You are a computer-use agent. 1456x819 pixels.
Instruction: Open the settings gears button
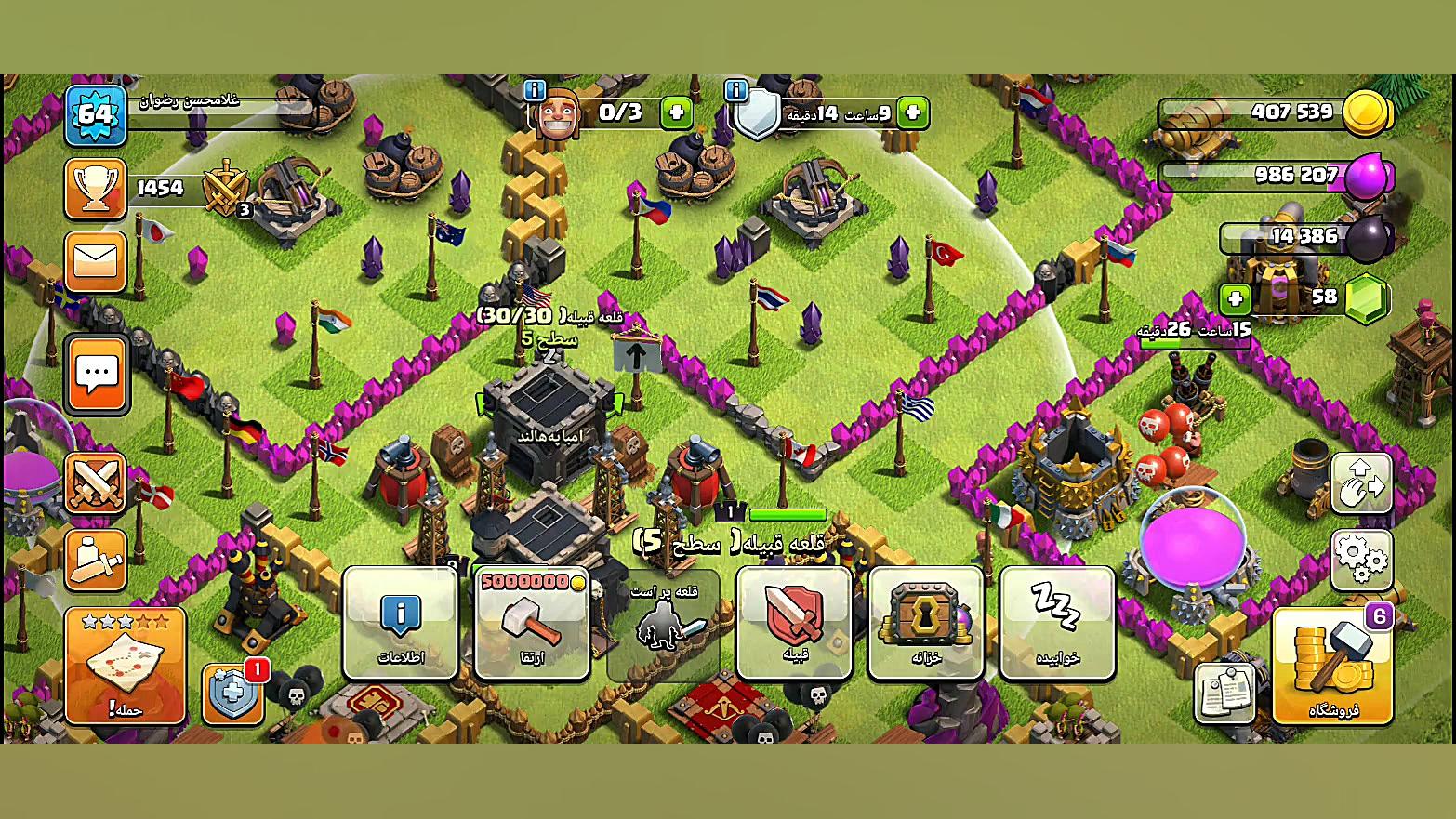(x=1361, y=560)
